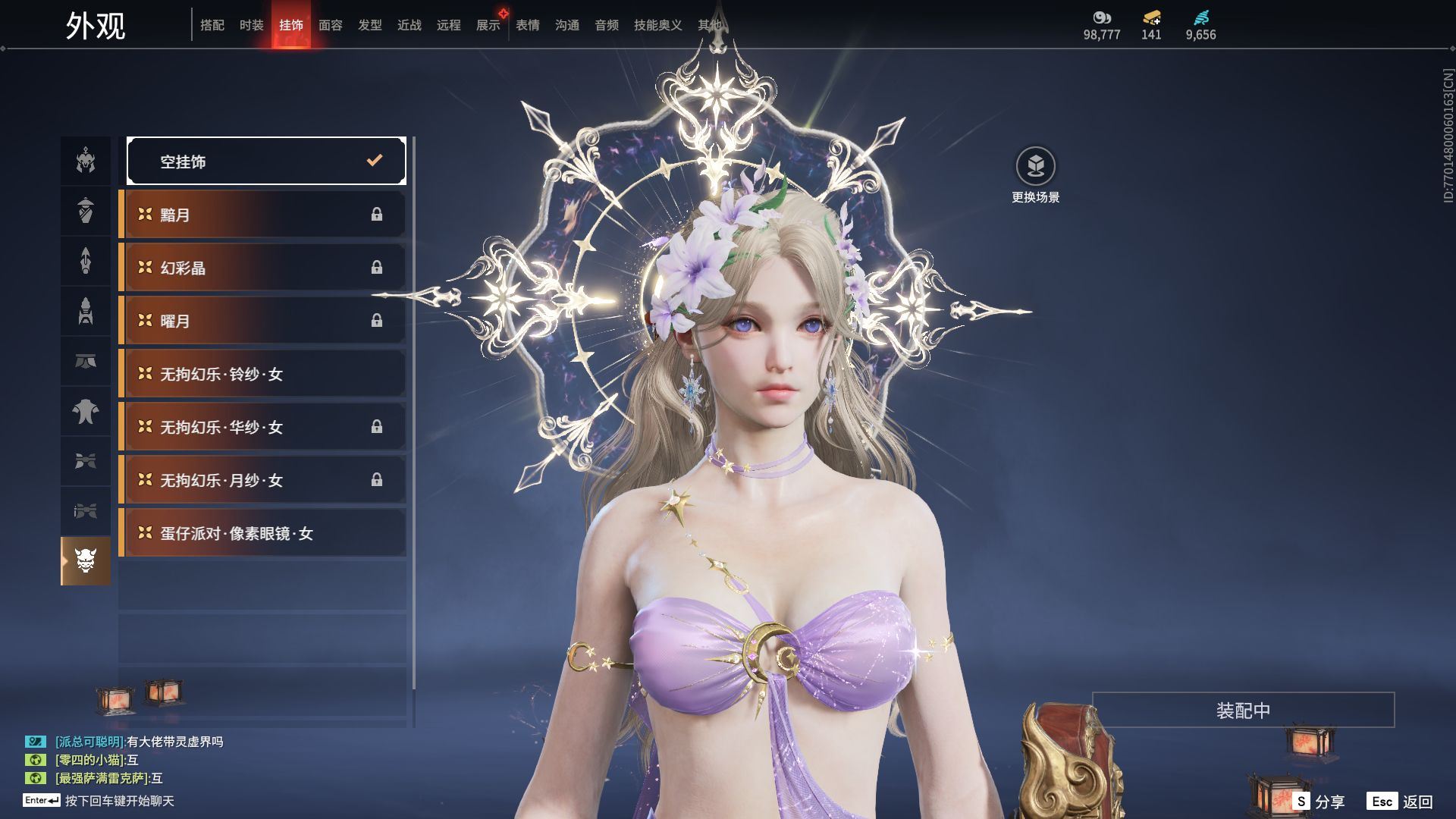Switch to the 搭配 tab

point(212,26)
